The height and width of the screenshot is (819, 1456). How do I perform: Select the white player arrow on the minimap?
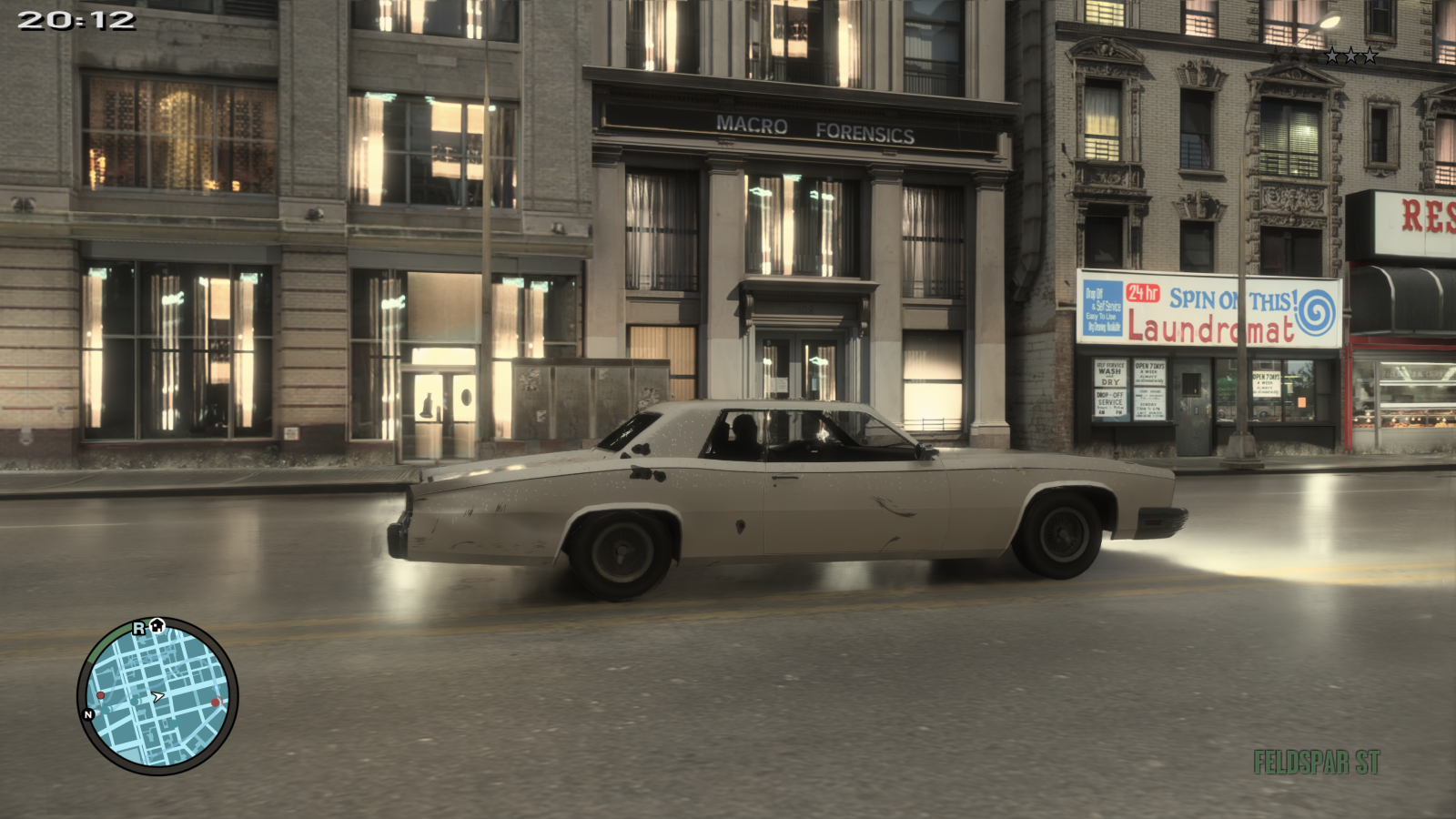pos(157,695)
